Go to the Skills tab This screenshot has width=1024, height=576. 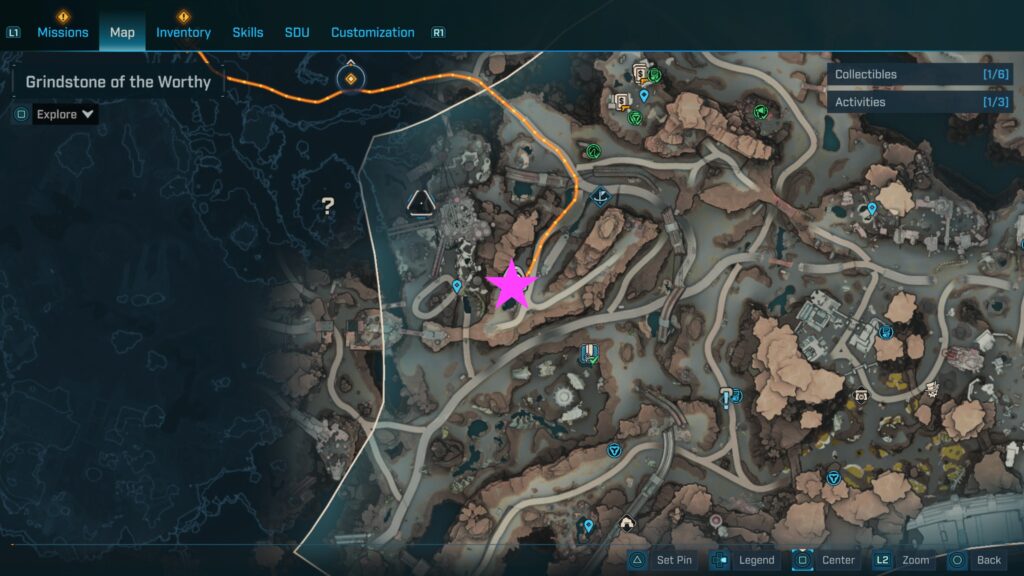coord(248,32)
